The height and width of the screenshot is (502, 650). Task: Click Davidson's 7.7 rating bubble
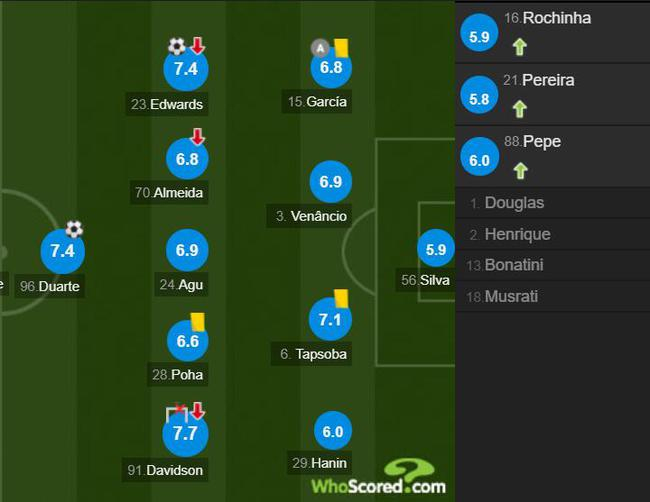(x=186, y=434)
